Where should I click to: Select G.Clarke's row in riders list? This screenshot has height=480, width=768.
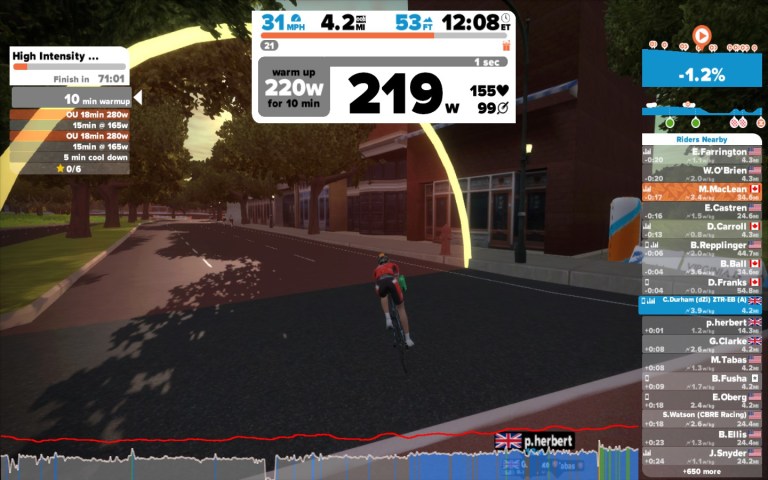703,343
